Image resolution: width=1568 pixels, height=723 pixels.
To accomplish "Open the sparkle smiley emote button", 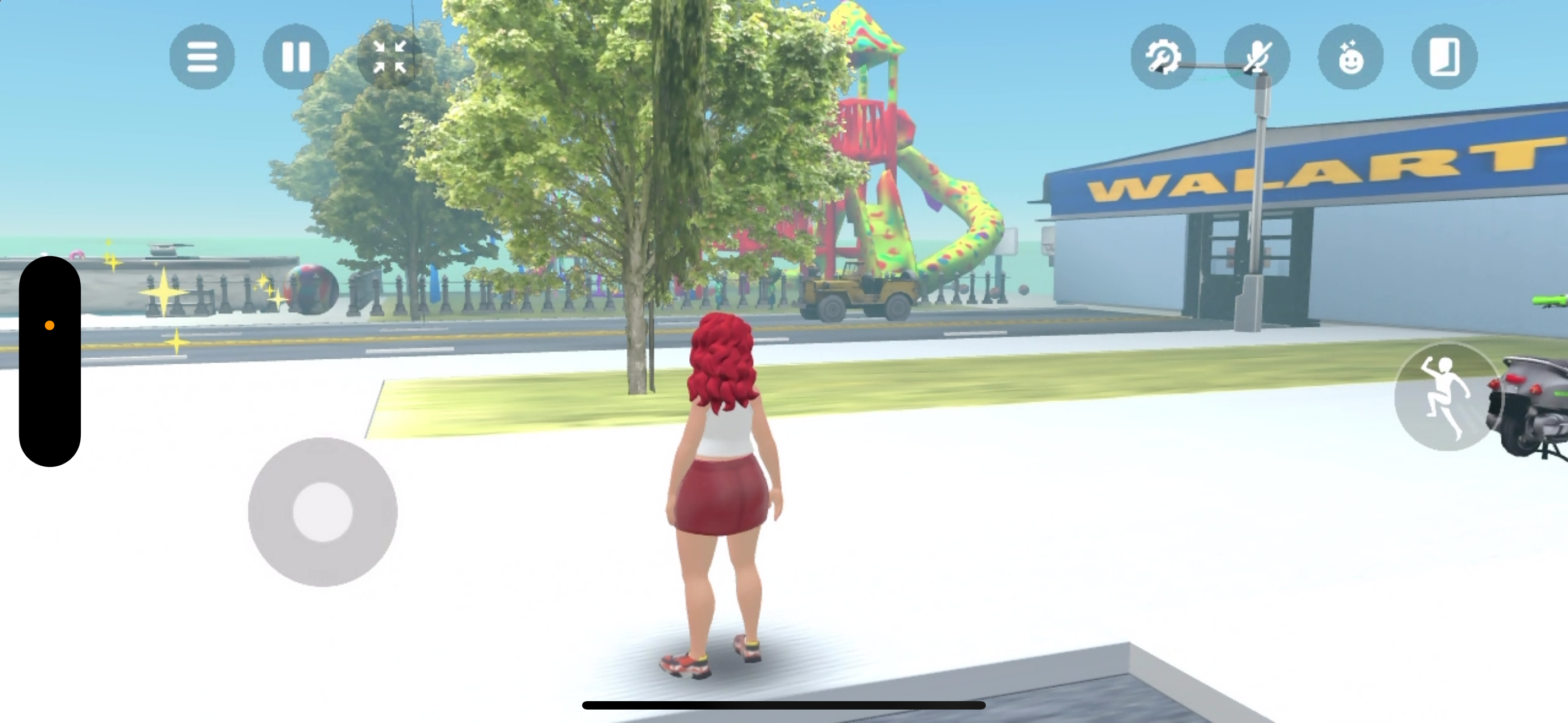I will [1351, 57].
